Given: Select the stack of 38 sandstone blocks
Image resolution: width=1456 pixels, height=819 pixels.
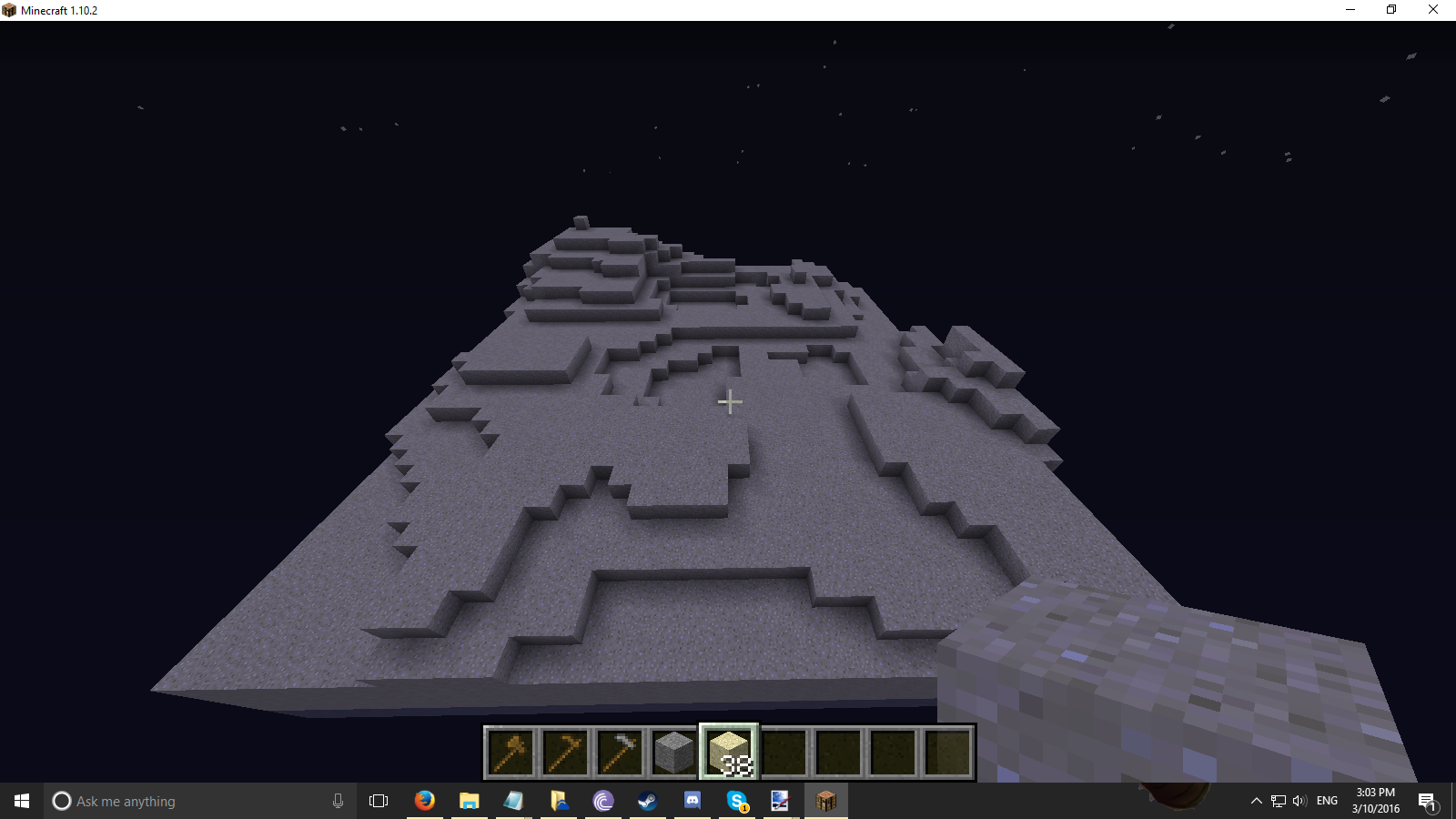Looking at the screenshot, I should (x=729, y=749).
